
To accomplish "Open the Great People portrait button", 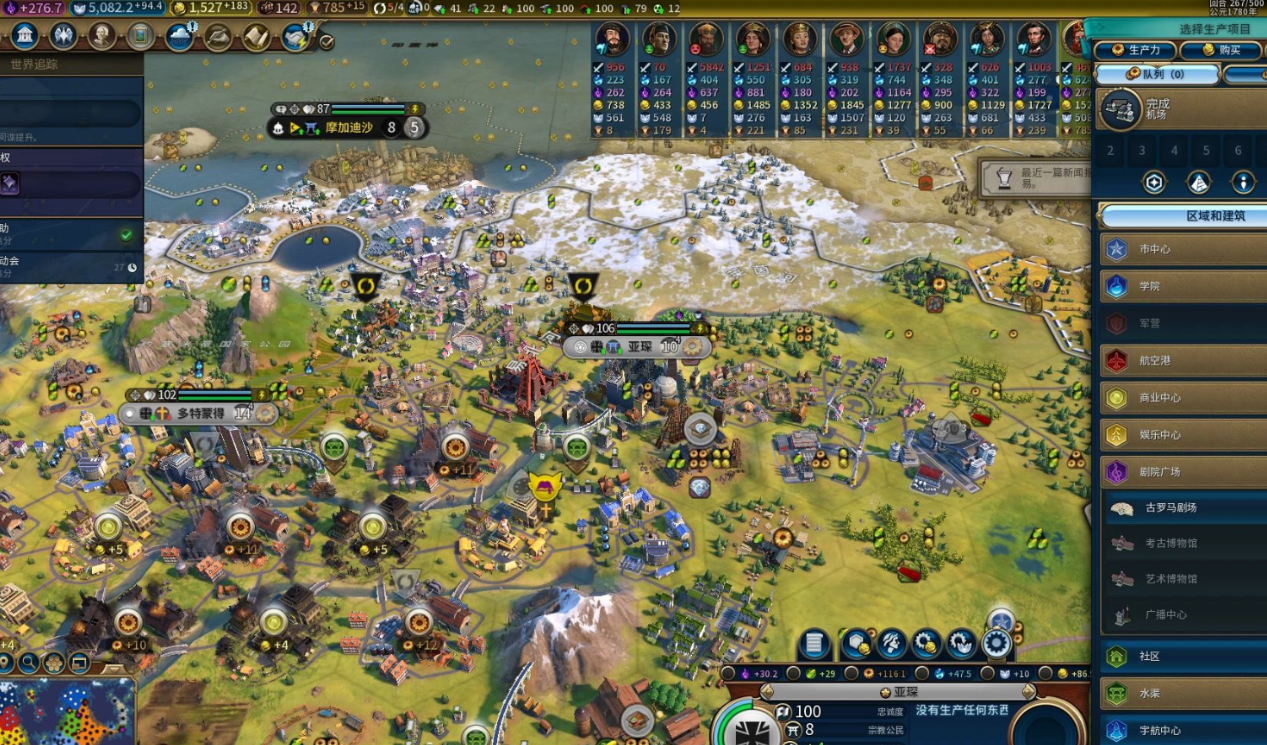I will (101, 37).
